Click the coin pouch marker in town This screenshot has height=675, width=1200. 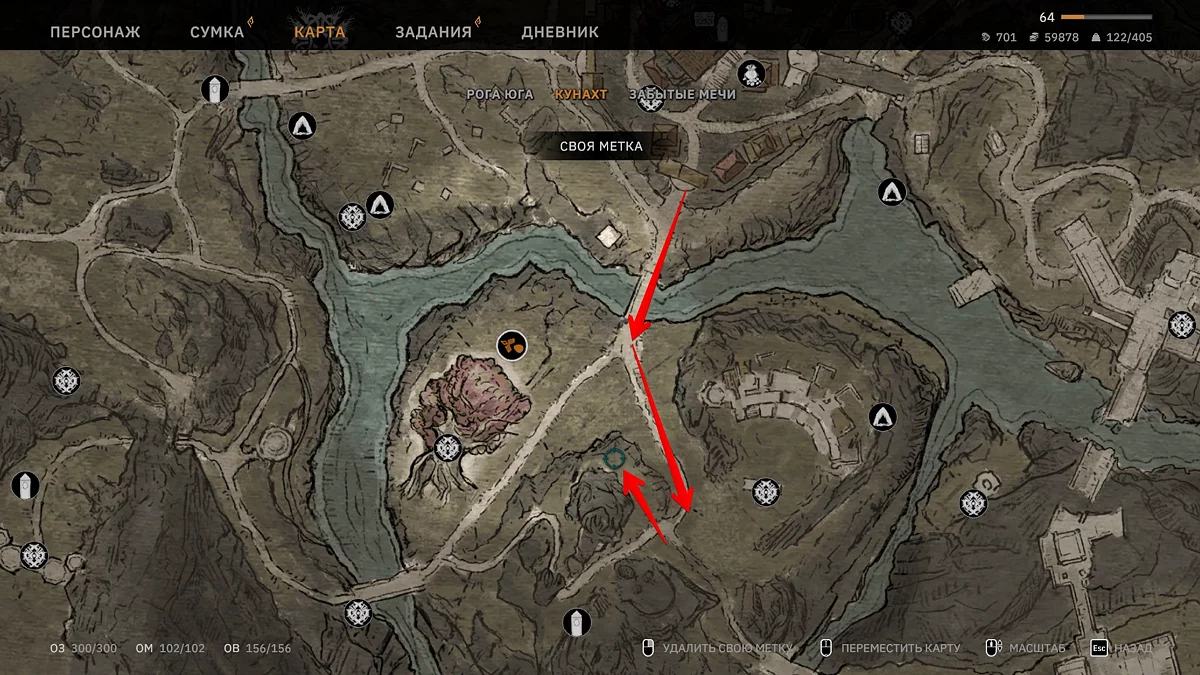tap(751, 73)
